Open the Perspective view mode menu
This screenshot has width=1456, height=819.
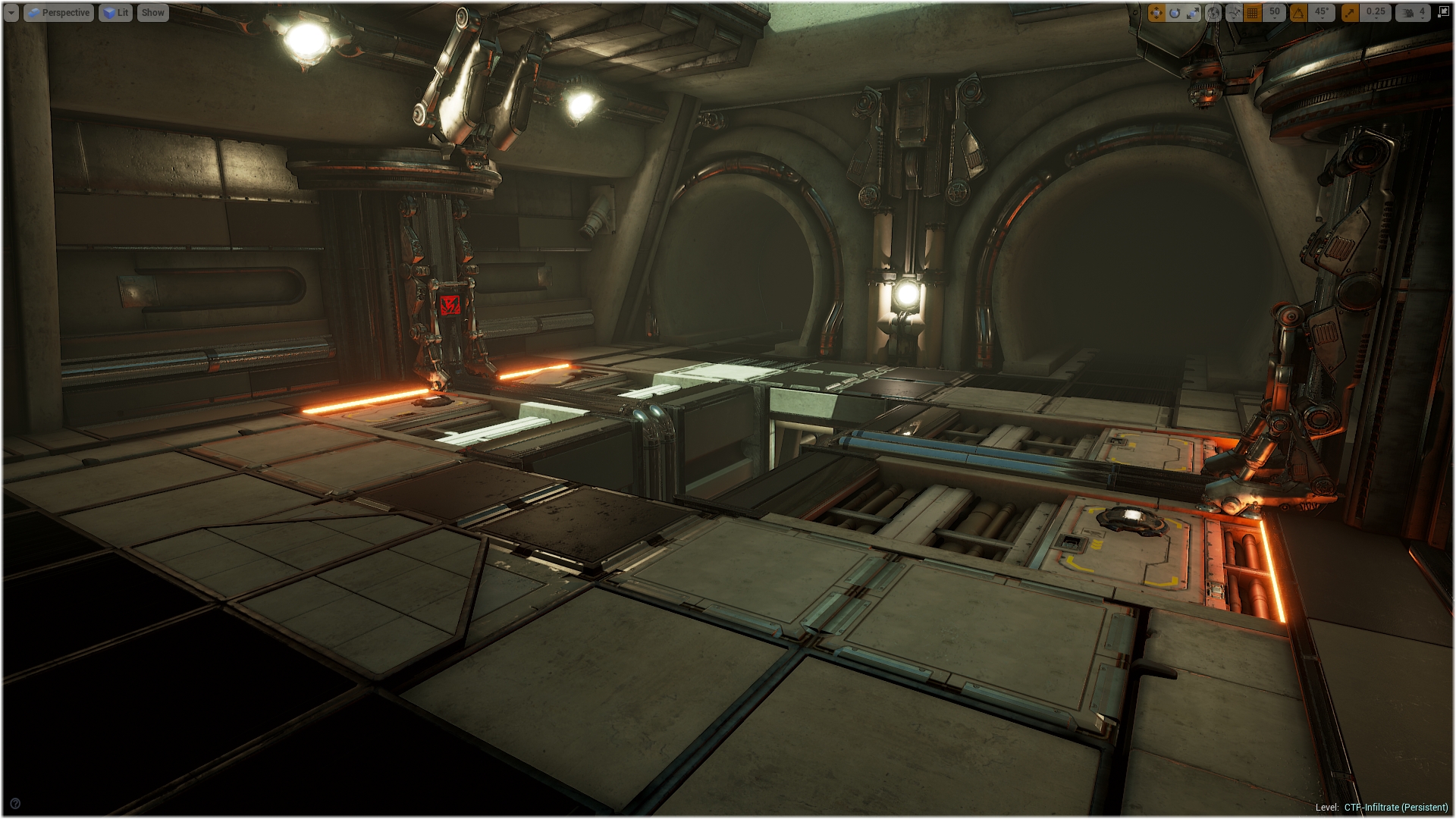click(x=59, y=13)
